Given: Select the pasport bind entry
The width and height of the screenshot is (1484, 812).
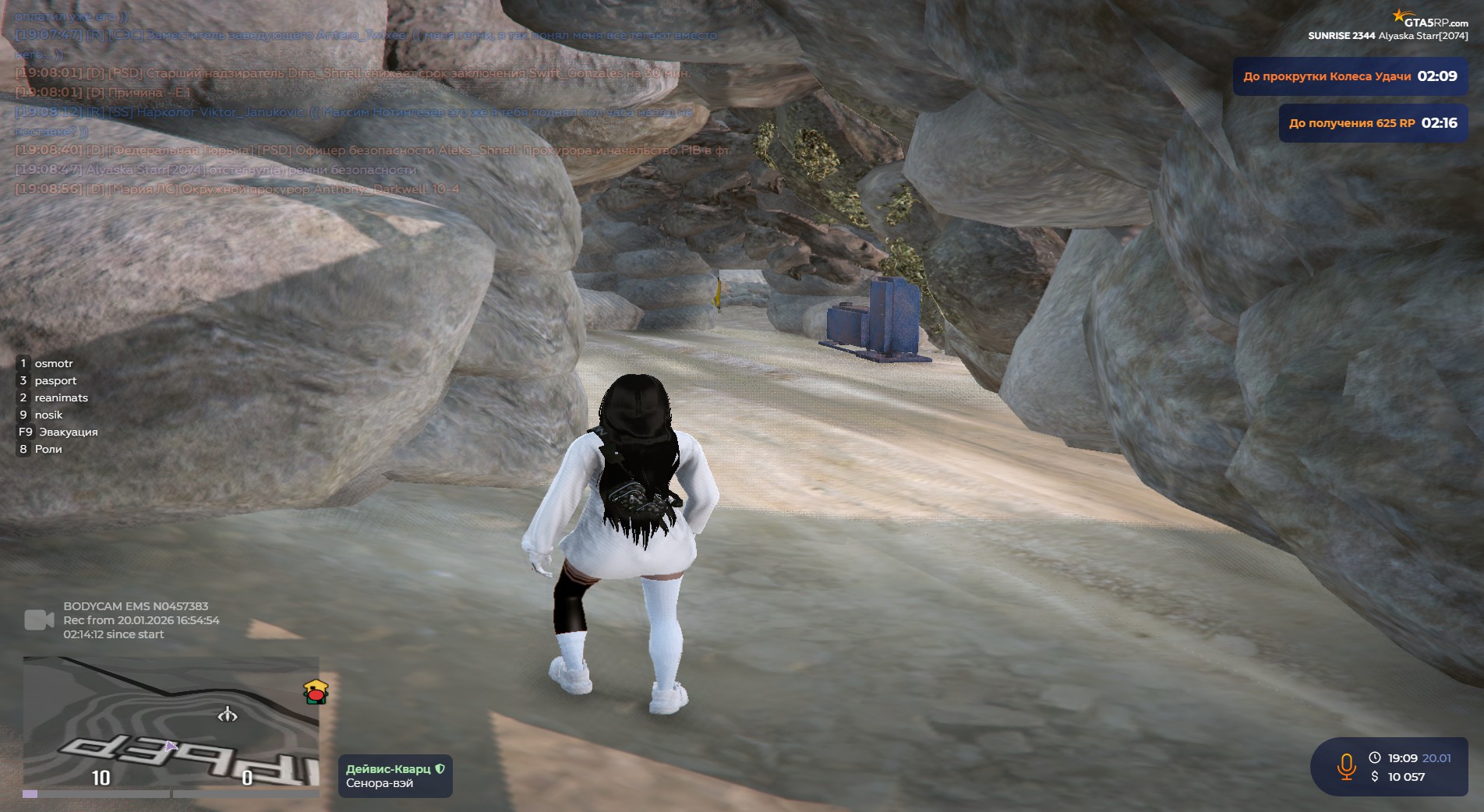Looking at the screenshot, I should pyautogui.click(x=55, y=380).
